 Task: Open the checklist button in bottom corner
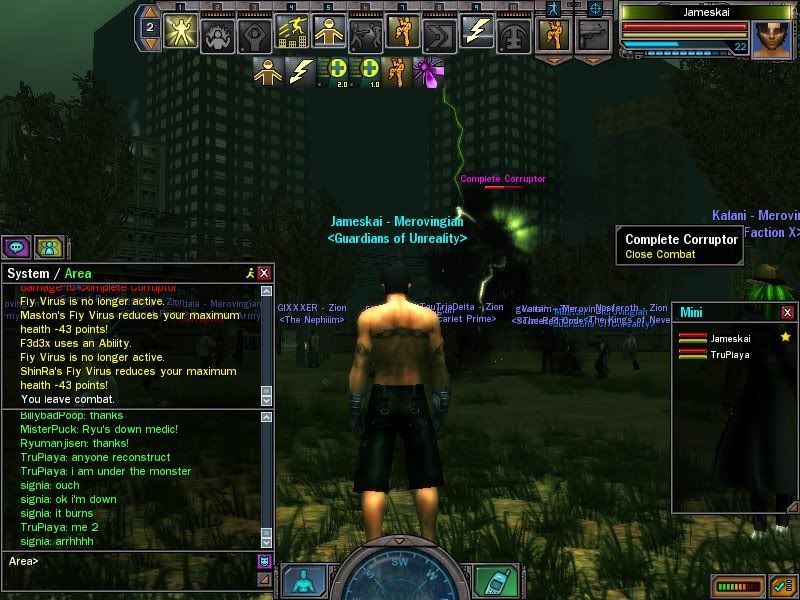point(782,585)
